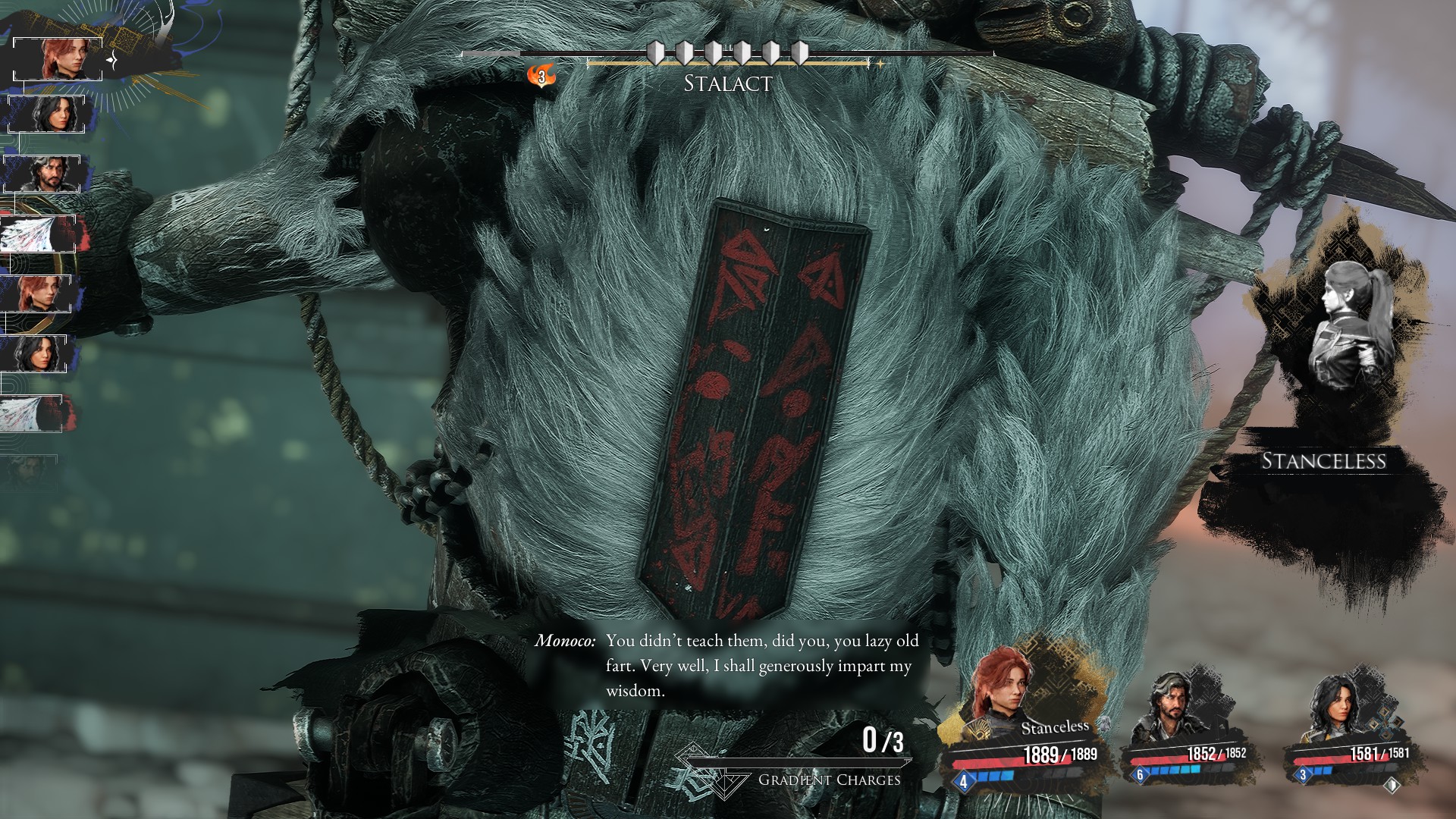Click the burn status icon on Stalact

(x=541, y=76)
